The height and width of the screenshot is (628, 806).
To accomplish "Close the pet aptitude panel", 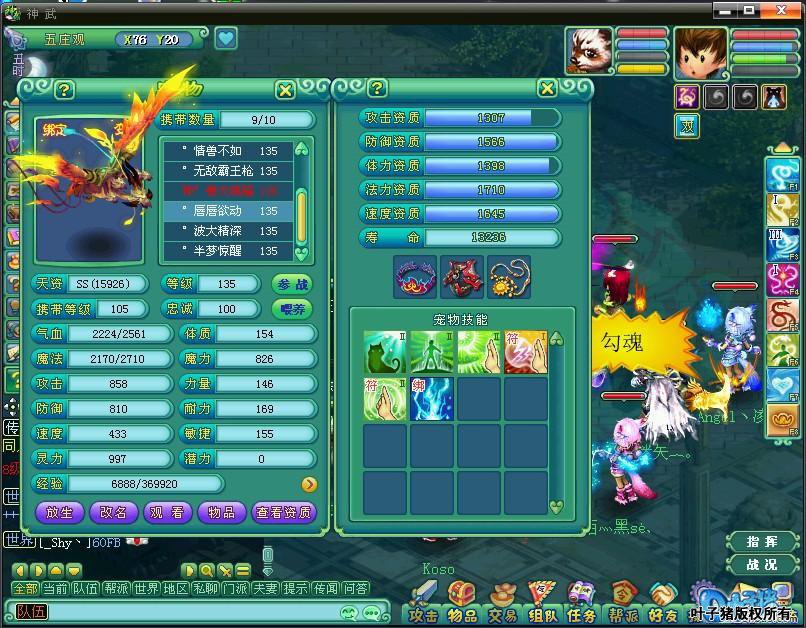I will click(547, 88).
